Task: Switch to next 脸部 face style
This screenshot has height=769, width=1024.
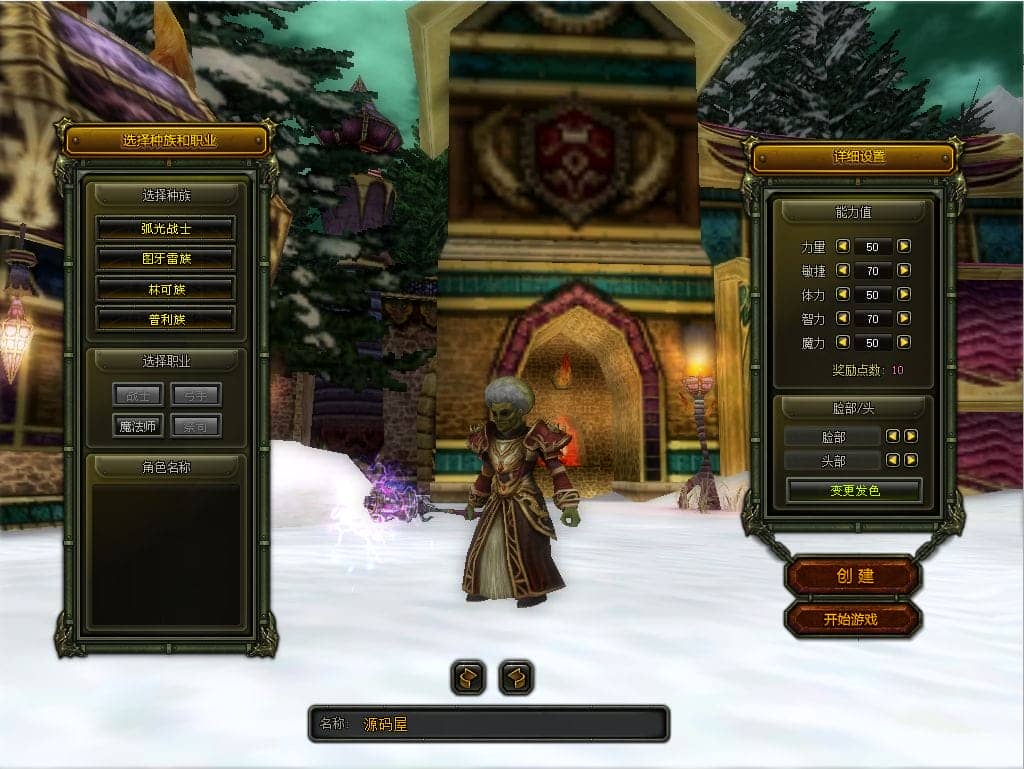Action: point(911,436)
